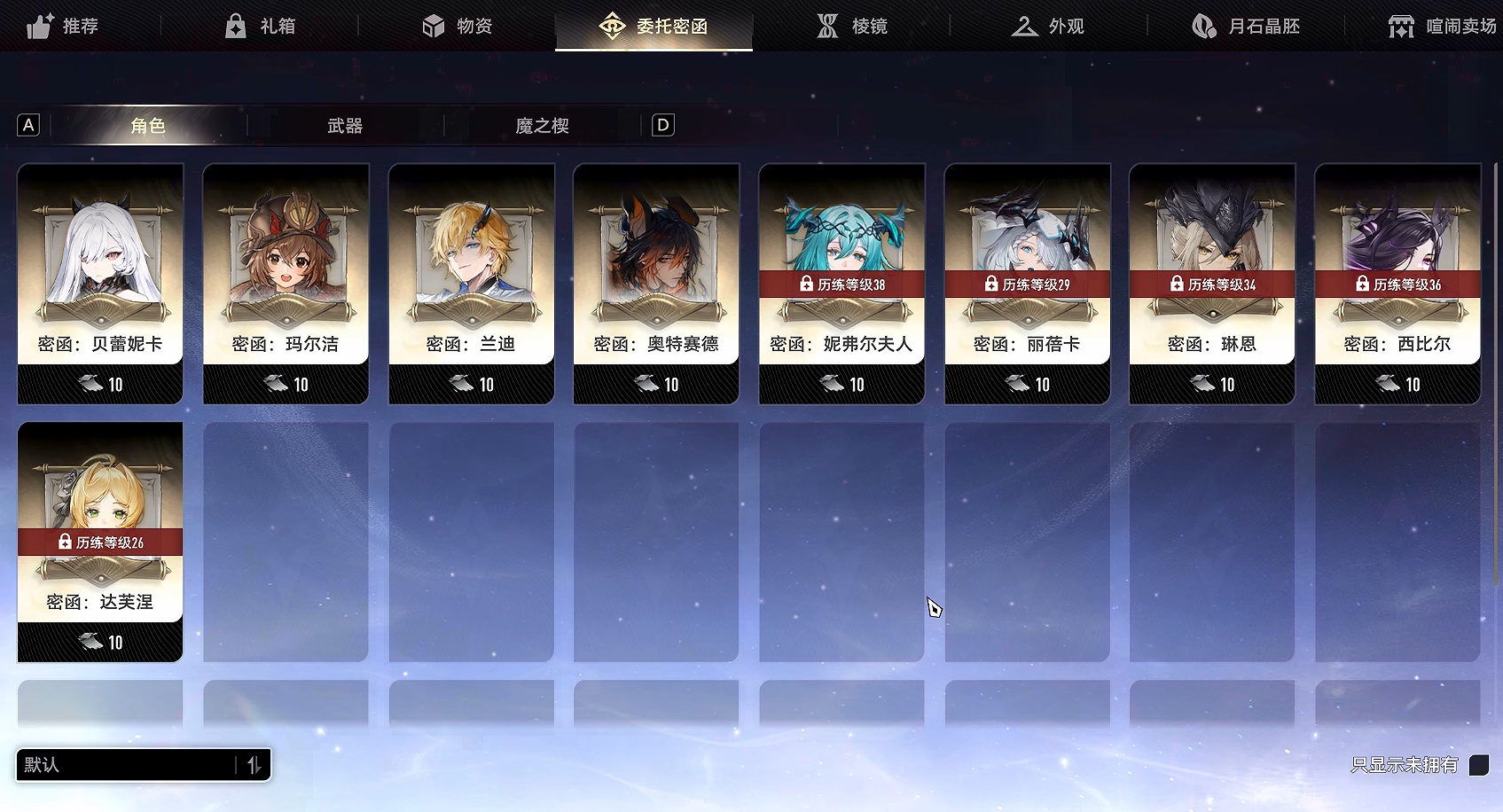Click the 10 feather cost on 密函：兰迪

click(471, 384)
